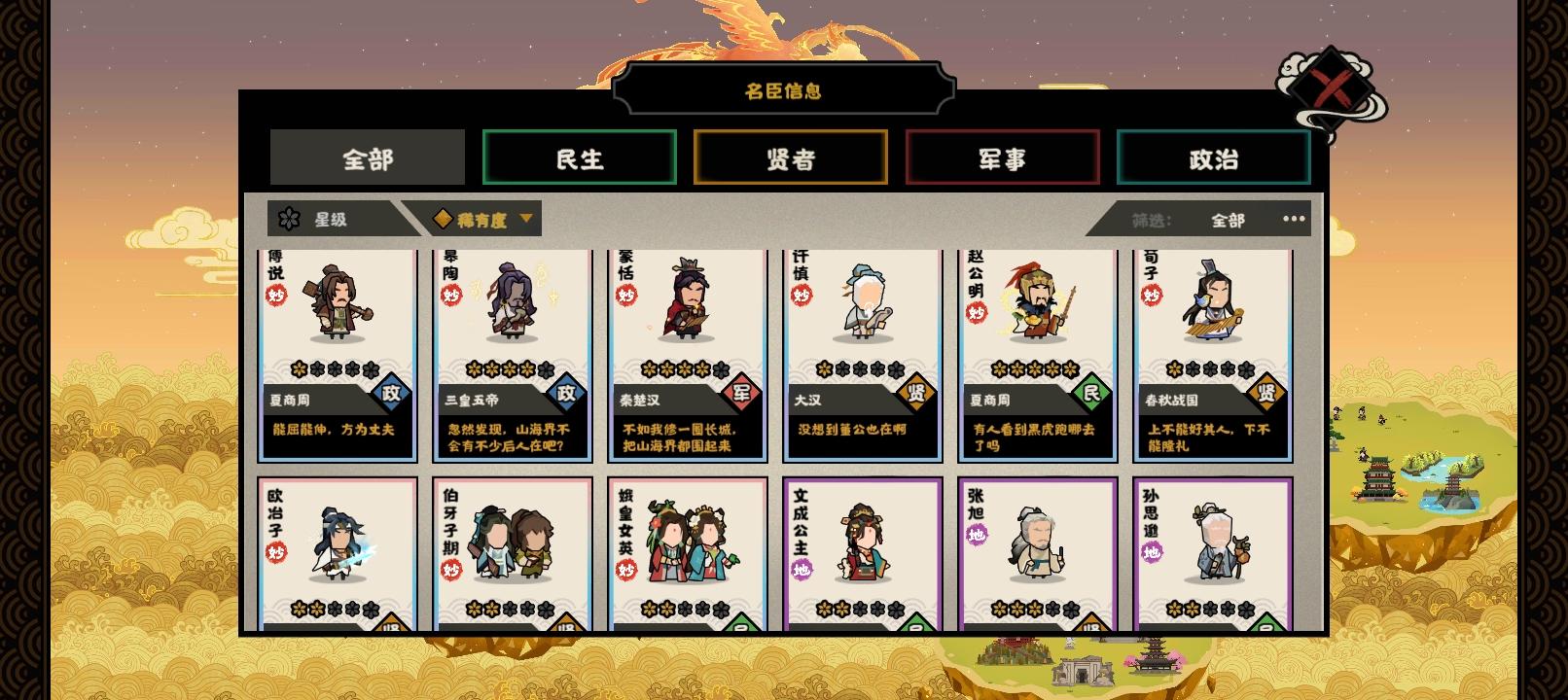1568x700 pixels.
Task: Toggle sorting by 稀有度
Action: point(477,219)
